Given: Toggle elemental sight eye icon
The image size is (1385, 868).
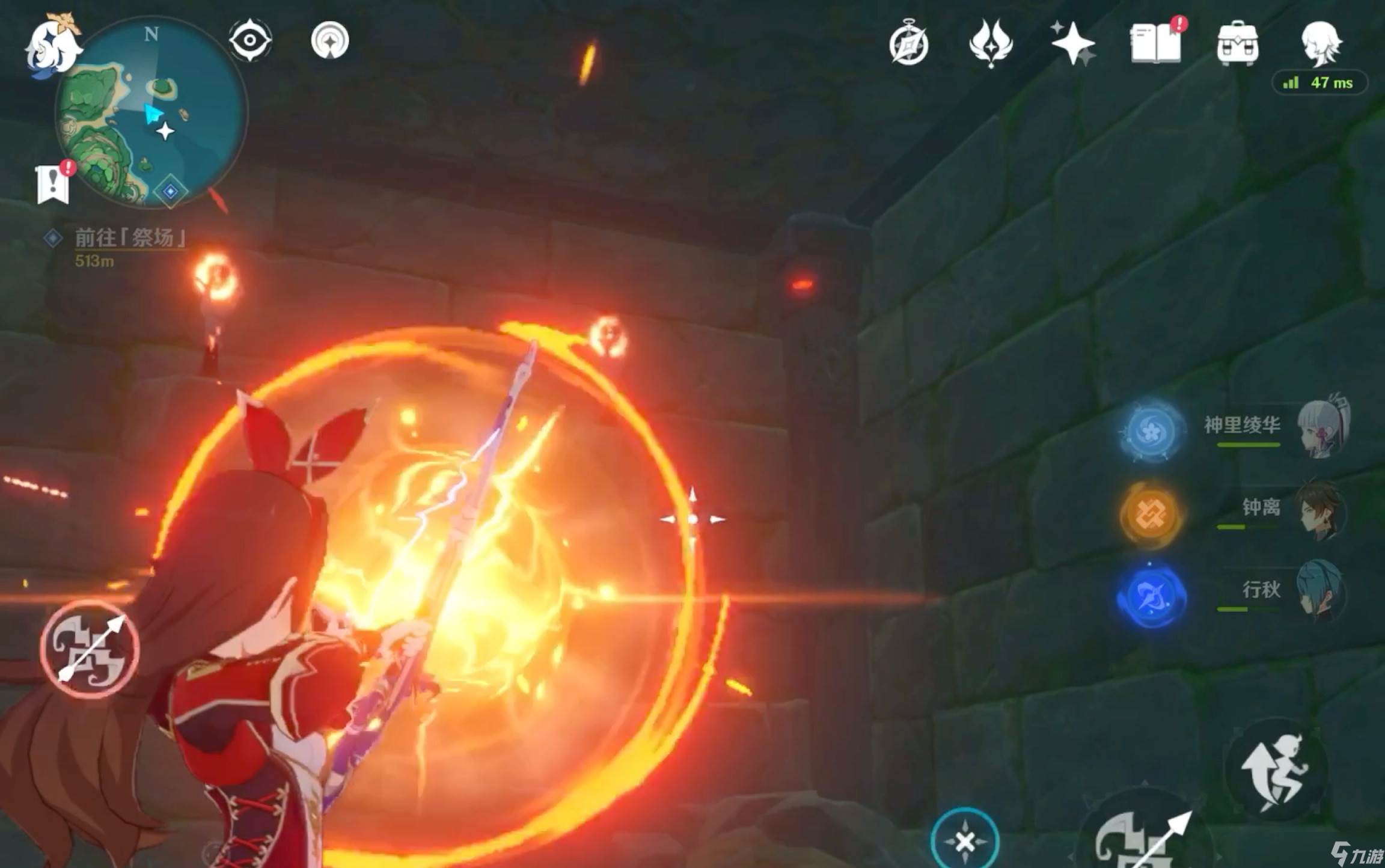Looking at the screenshot, I should pyautogui.click(x=250, y=40).
